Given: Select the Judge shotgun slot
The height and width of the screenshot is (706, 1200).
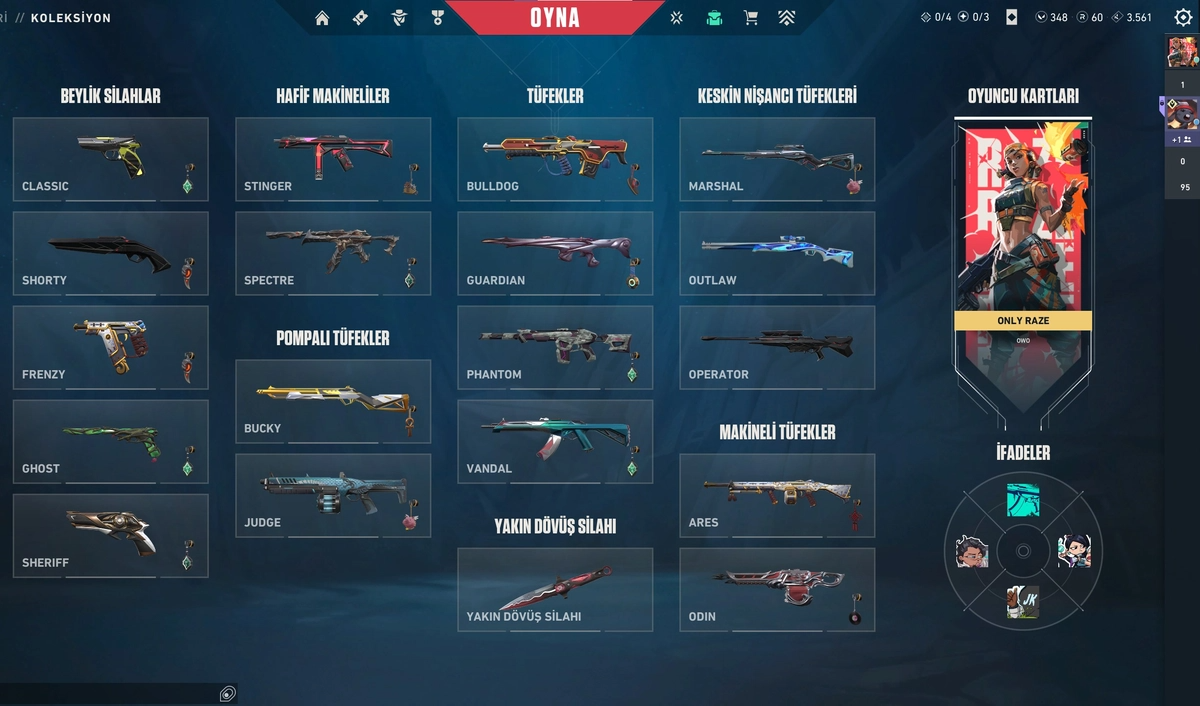Looking at the screenshot, I should (333, 495).
